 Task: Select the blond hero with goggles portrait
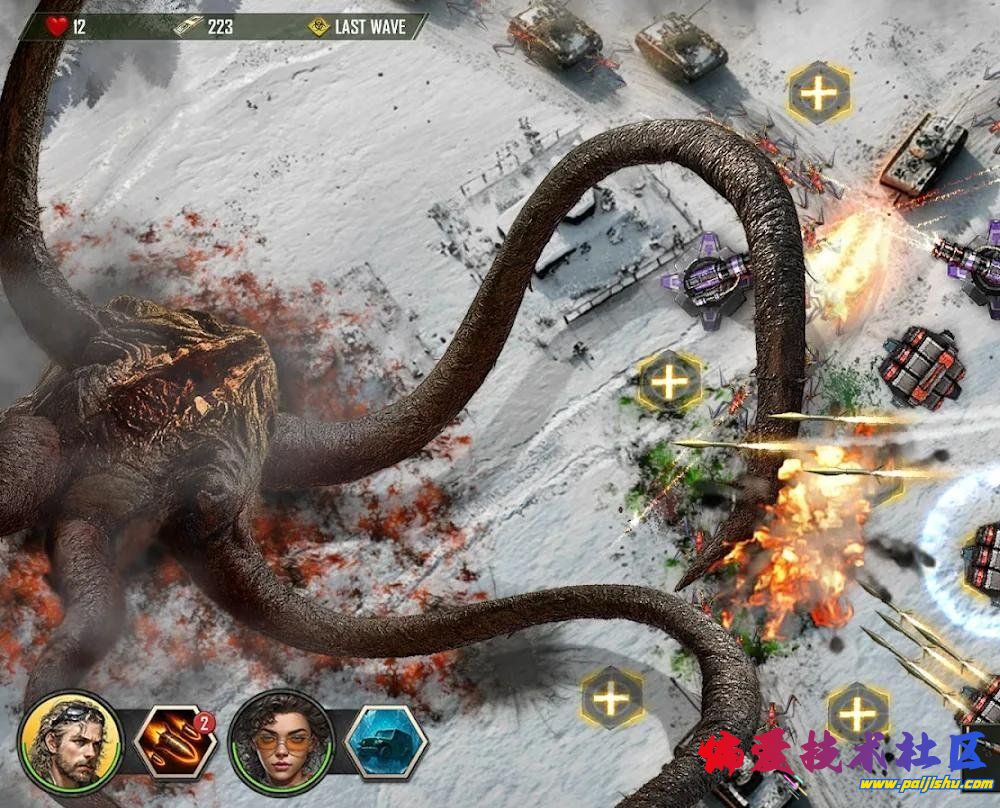pyautogui.click(x=70, y=742)
